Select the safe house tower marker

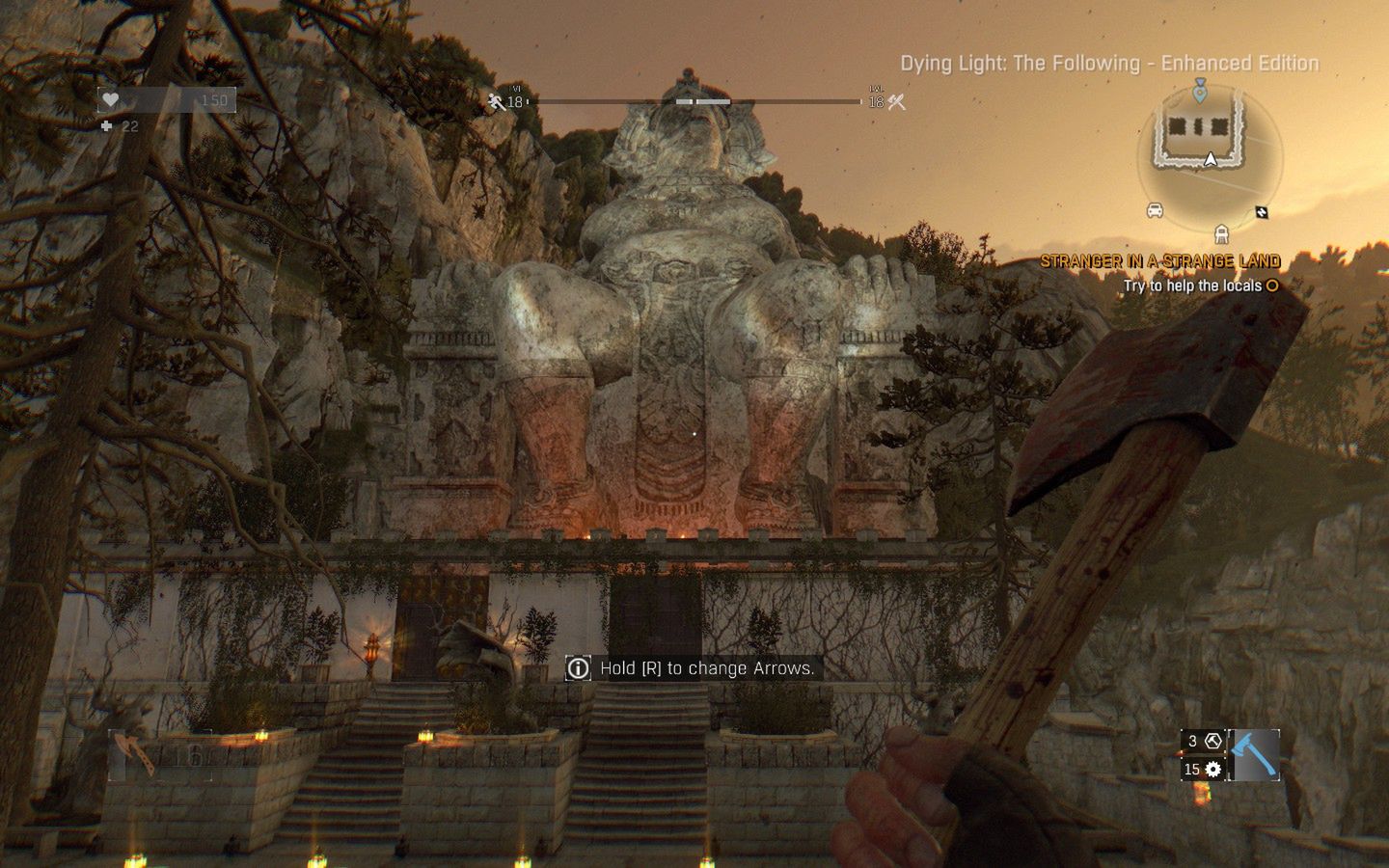[x=1221, y=233]
